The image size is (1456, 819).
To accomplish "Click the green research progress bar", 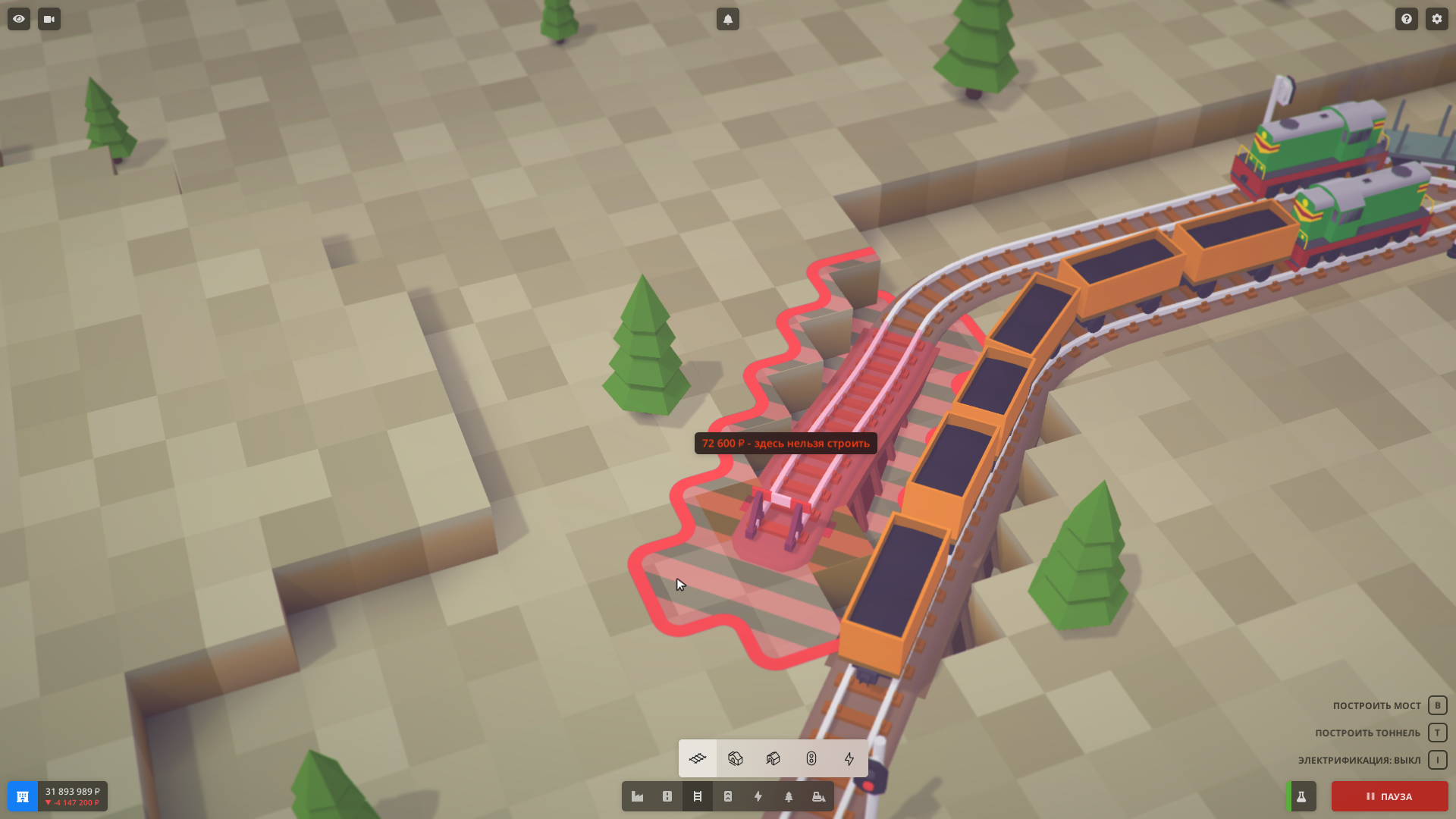I will click(1289, 796).
